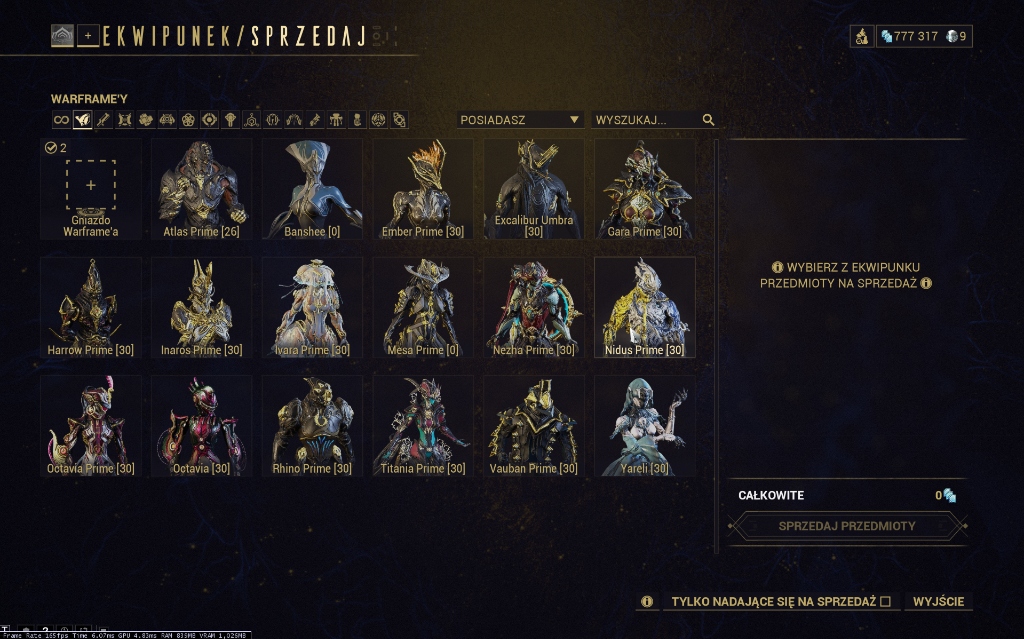Viewport: 1024px width, 639px height.
Task: Select the Atlas Prime warframe tile
Action: pos(200,188)
